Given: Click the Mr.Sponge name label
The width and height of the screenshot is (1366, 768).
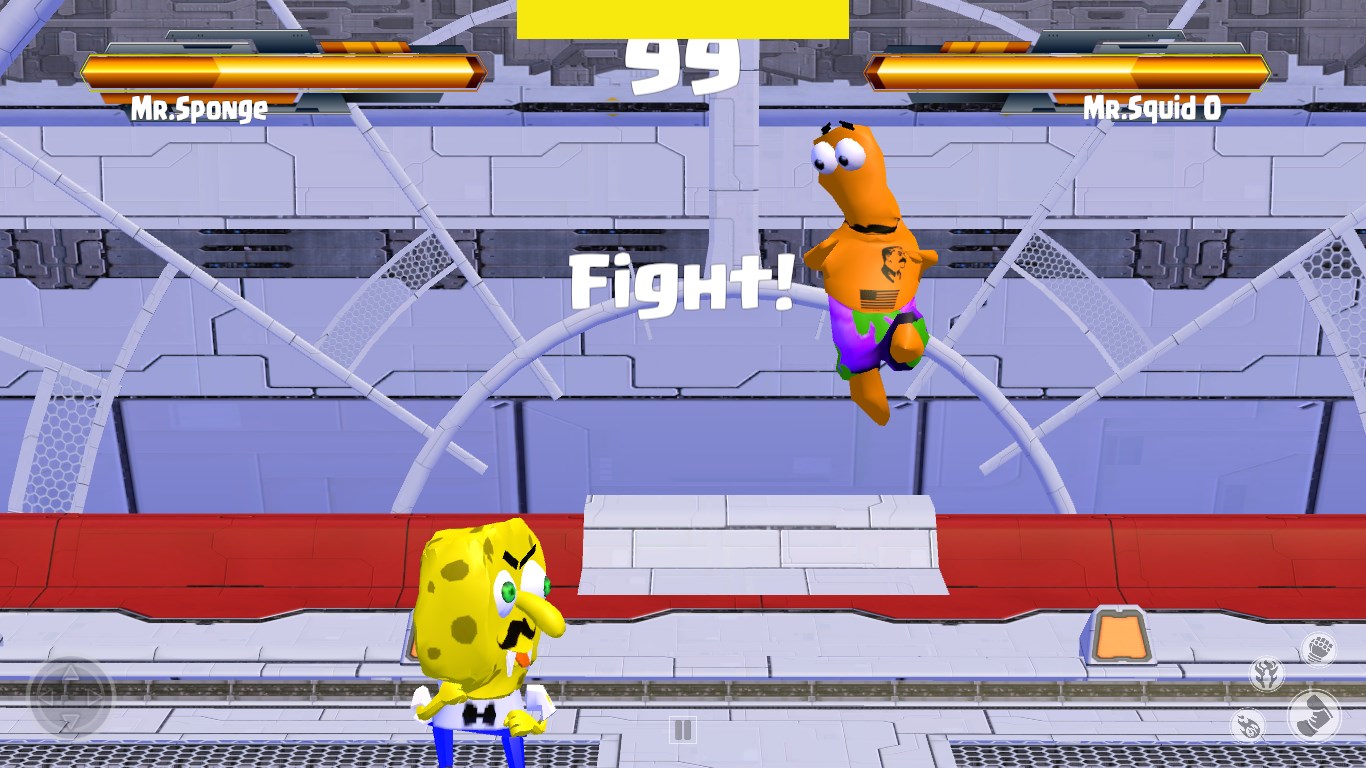Looking at the screenshot, I should coord(199,110).
